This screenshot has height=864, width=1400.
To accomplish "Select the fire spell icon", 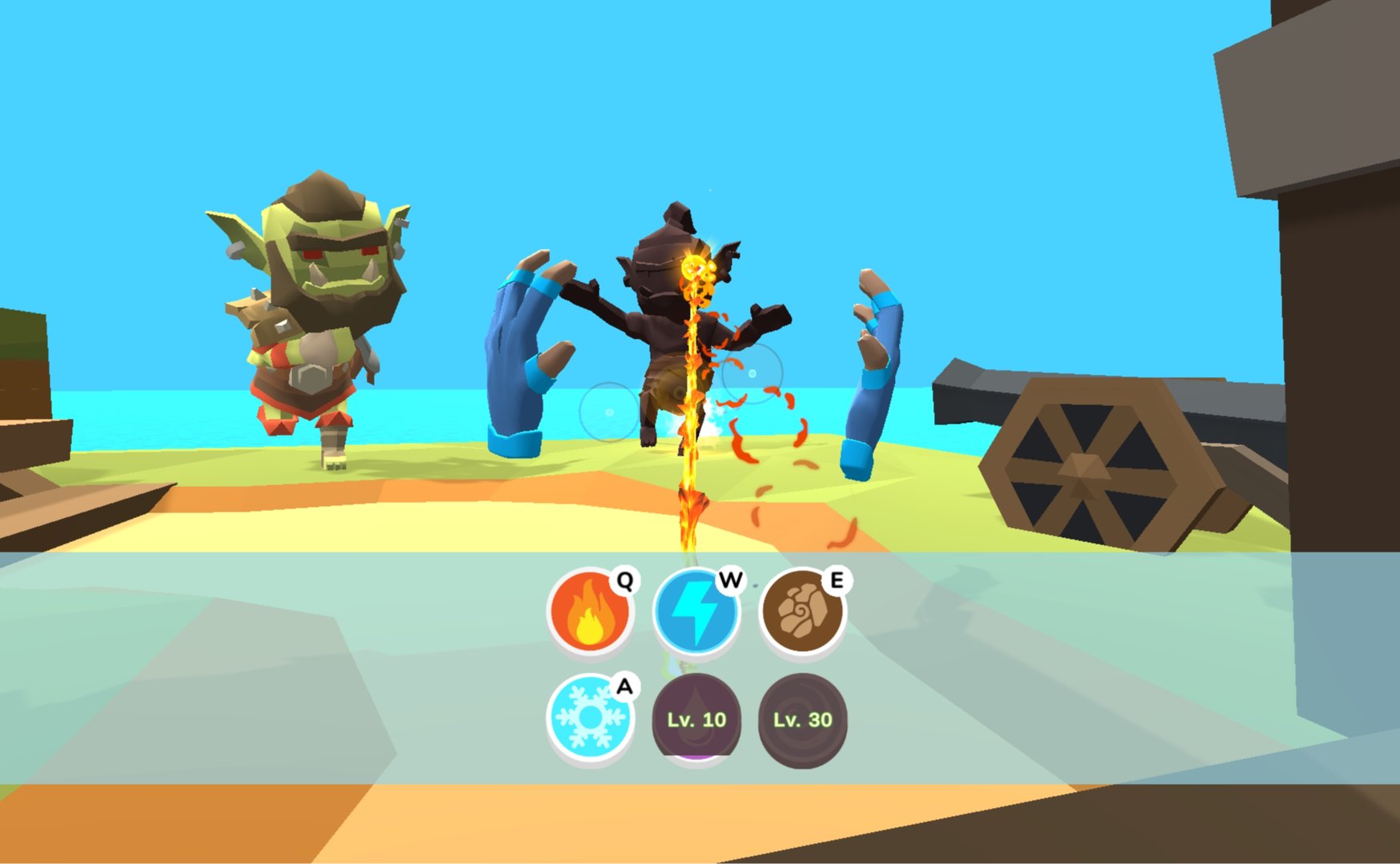I will coord(590,612).
